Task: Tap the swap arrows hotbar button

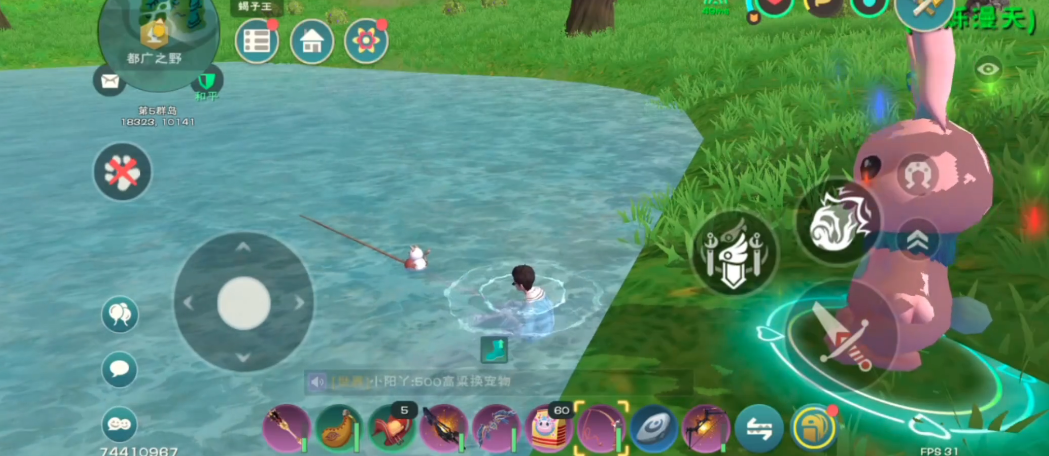Action: tap(759, 429)
